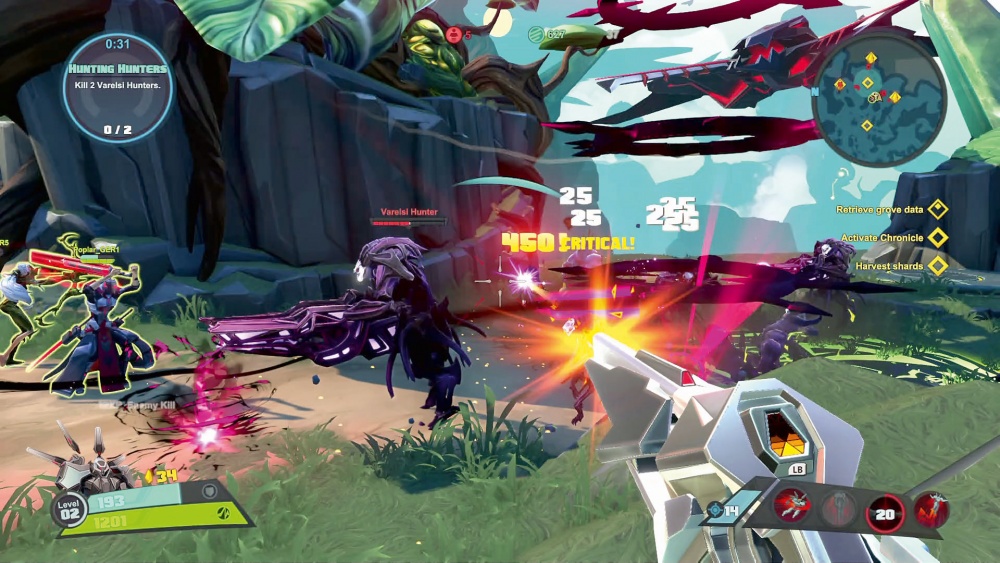Select the greyed-out second ability icon
Screen dimensions: 1000x563
click(x=839, y=509)
